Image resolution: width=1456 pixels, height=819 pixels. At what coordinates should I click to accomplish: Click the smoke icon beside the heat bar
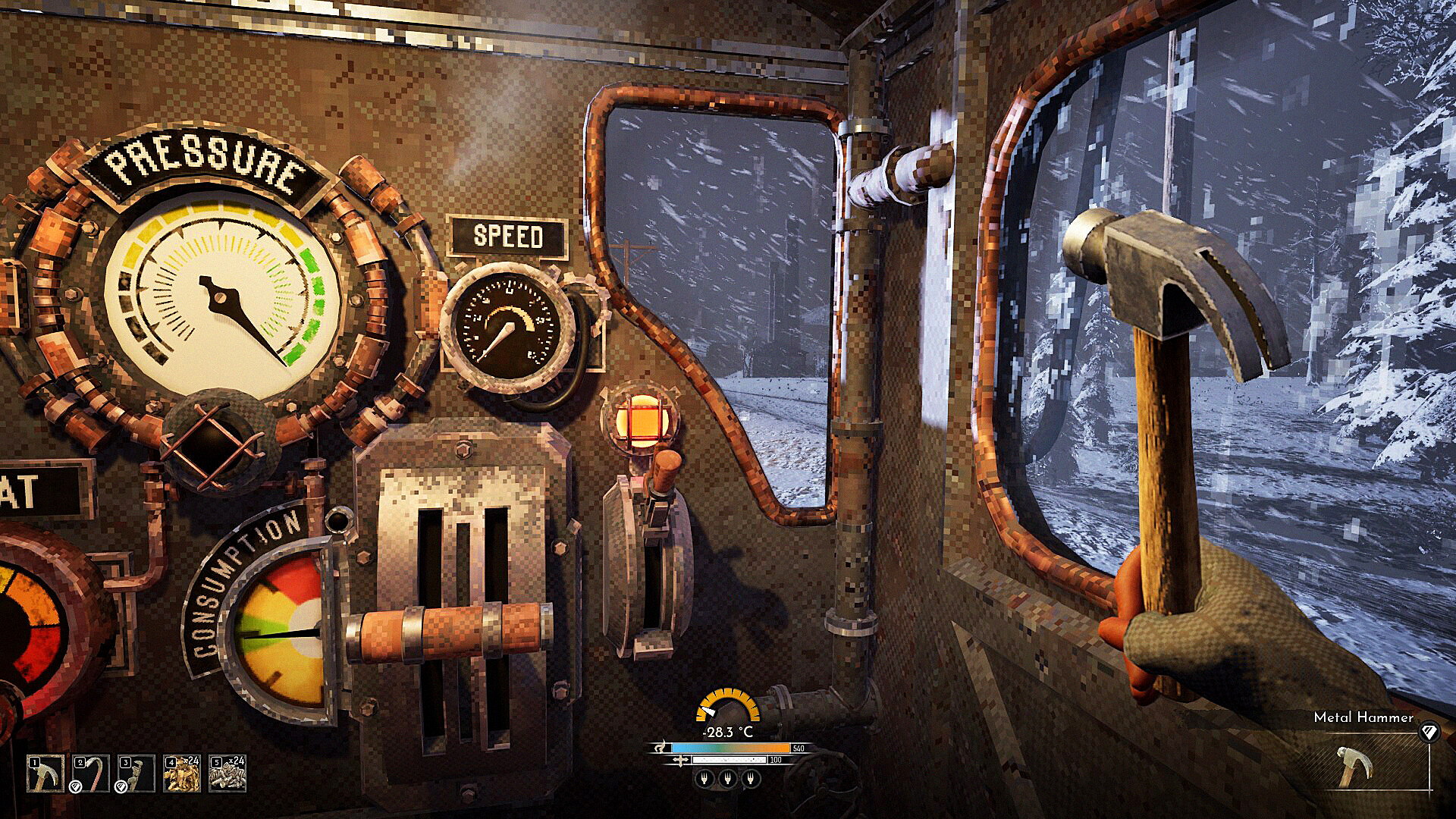point(661,748)
